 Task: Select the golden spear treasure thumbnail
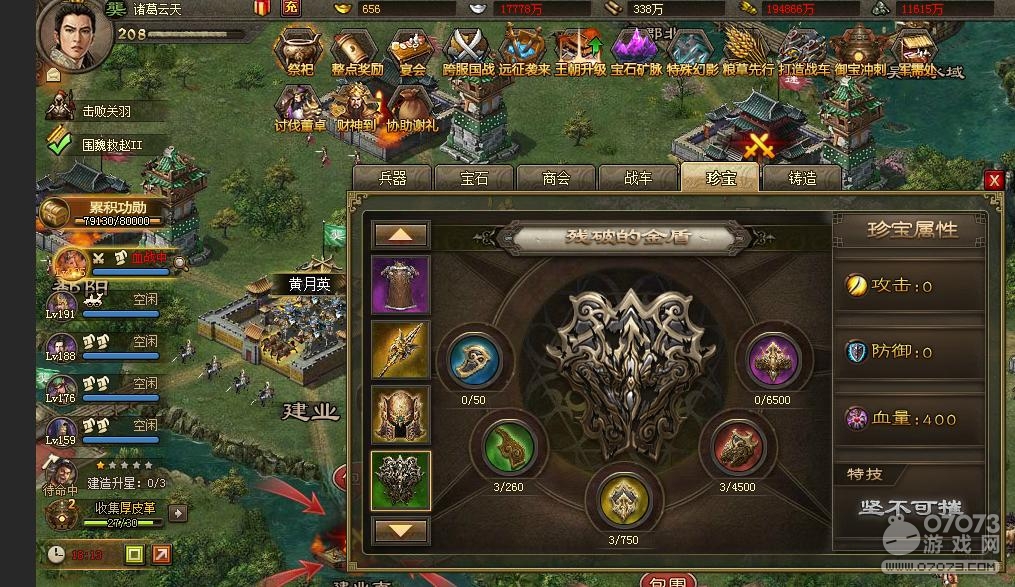click(401, 350)
